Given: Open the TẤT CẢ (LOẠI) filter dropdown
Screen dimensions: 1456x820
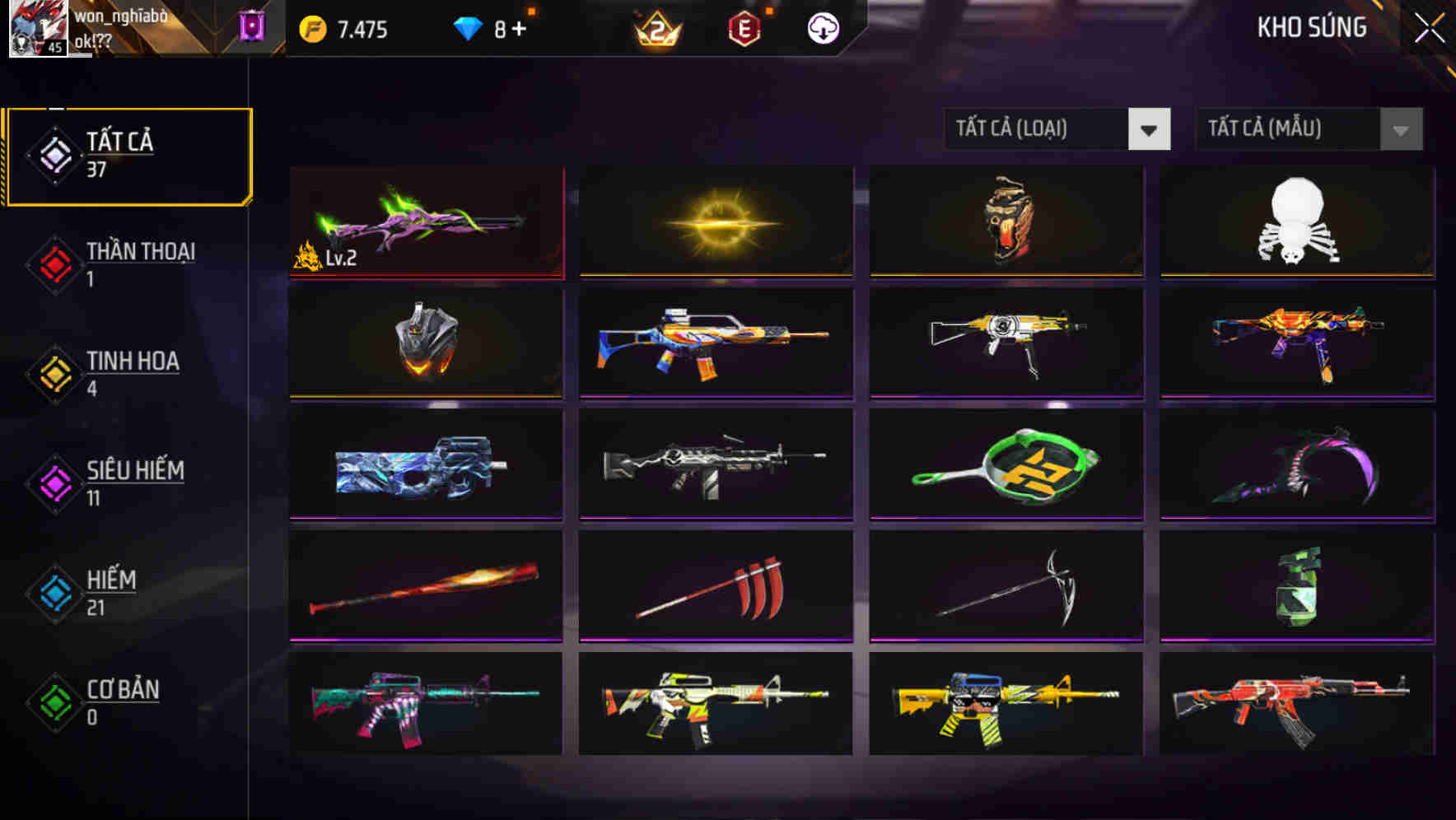Looking at the screenshot, I should pos(1057,129).
